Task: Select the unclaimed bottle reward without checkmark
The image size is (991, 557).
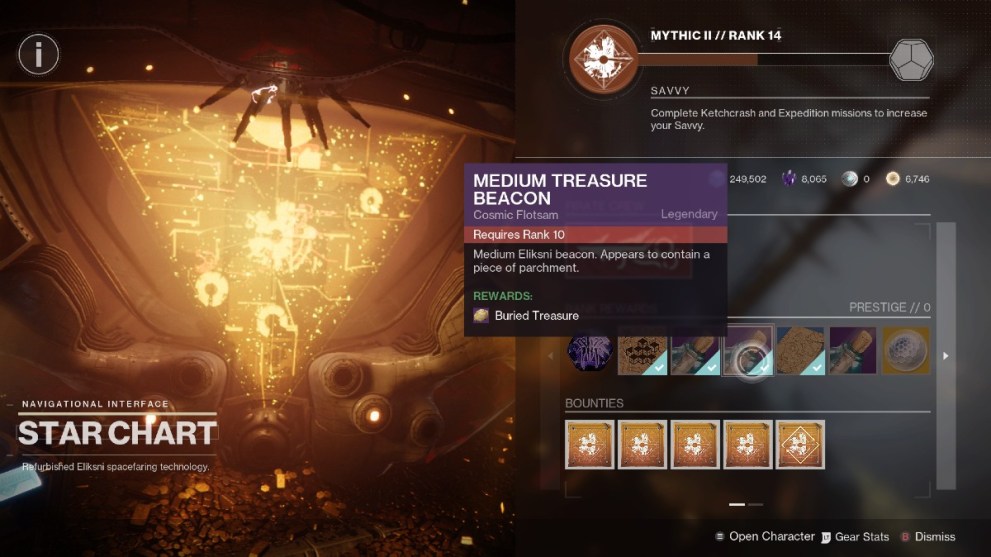Action: coord(852,352)
